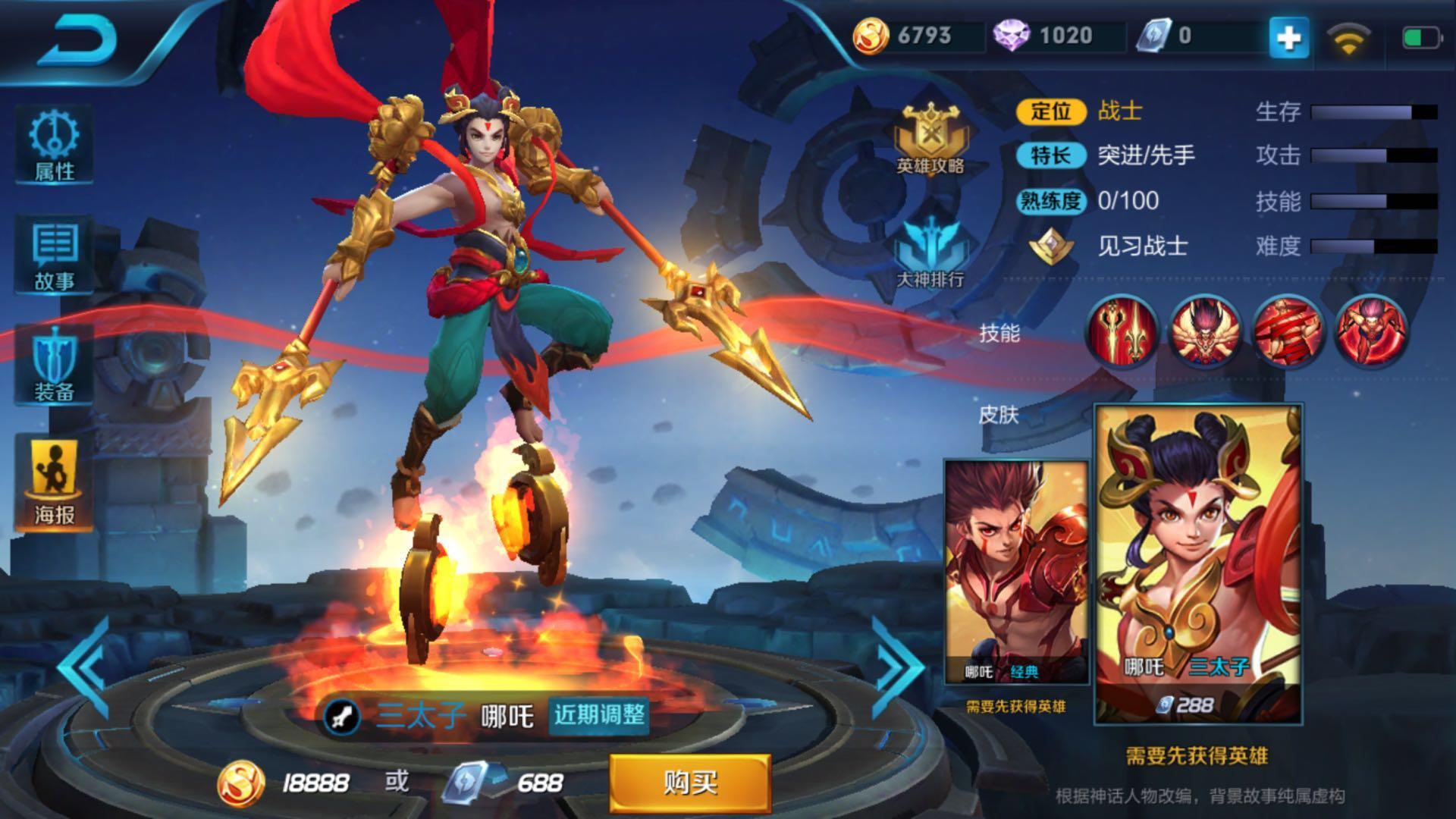Open the 属性 attributes tab
1456x819 pixels.
(54, 145)
